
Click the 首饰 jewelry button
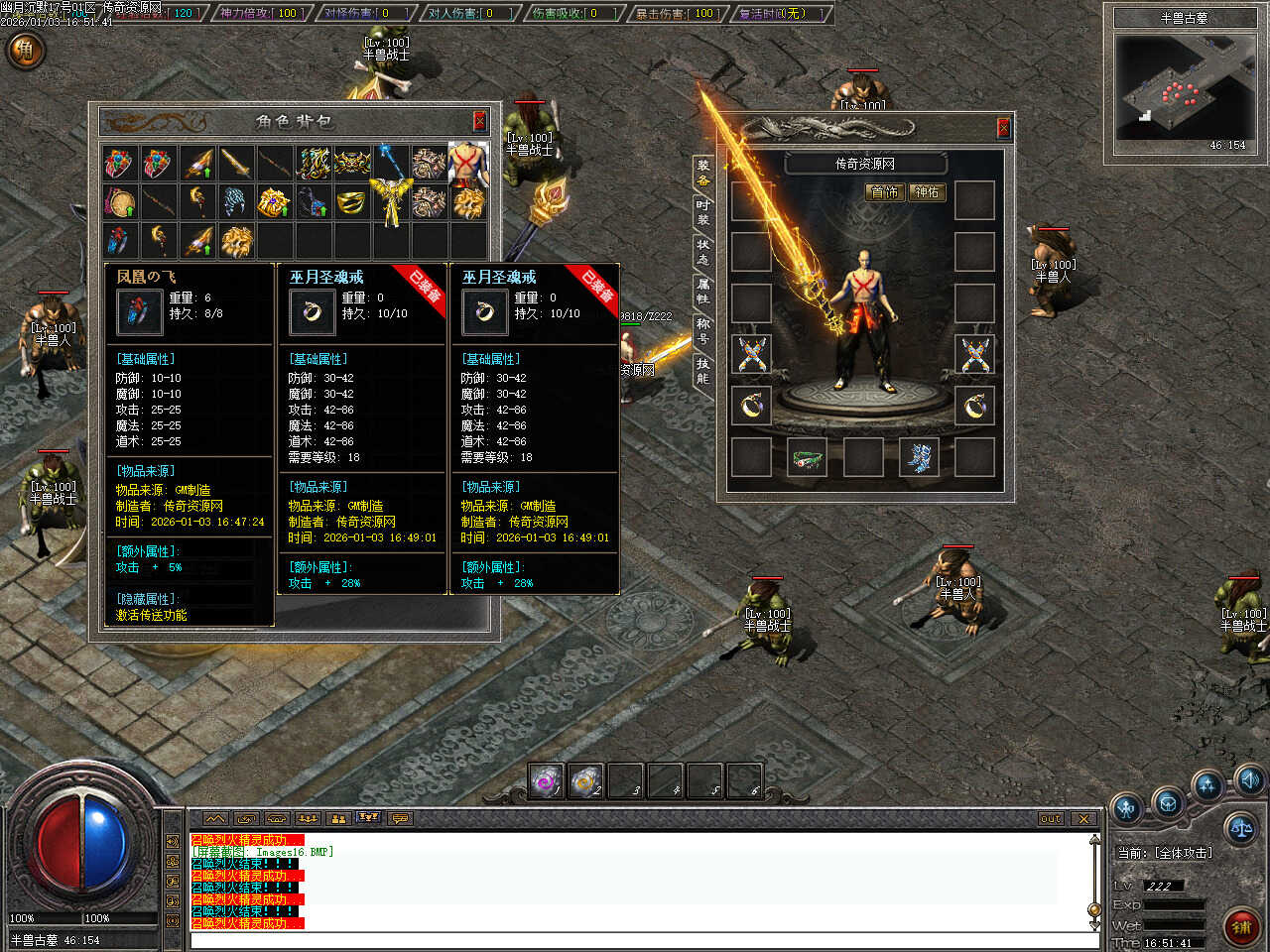point(884,192)
